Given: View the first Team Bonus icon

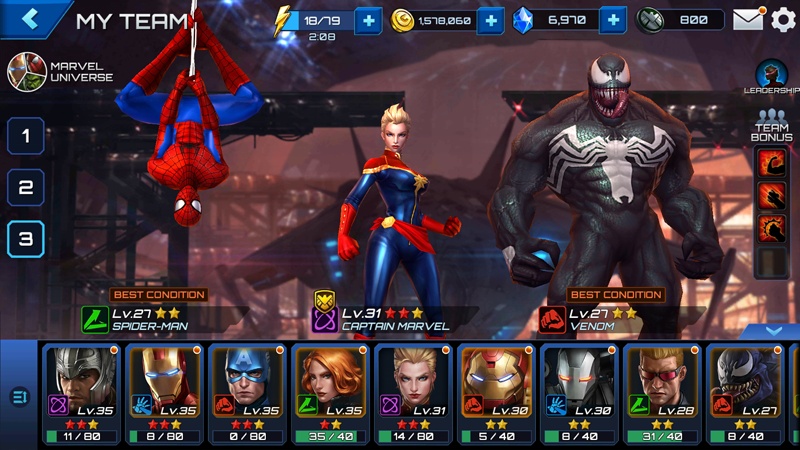Looking at the screenshot, I should (772, 162).
